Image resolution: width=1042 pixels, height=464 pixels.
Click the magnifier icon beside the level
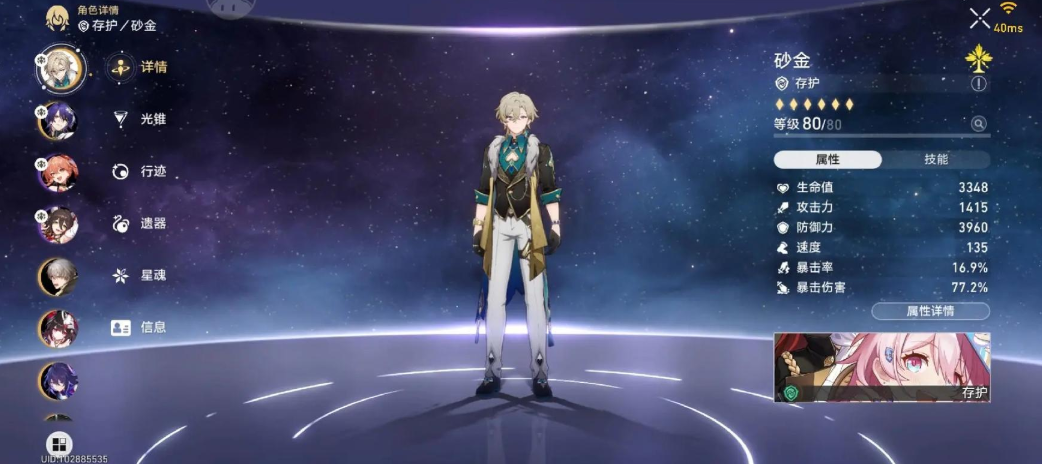tap(979, 124)
